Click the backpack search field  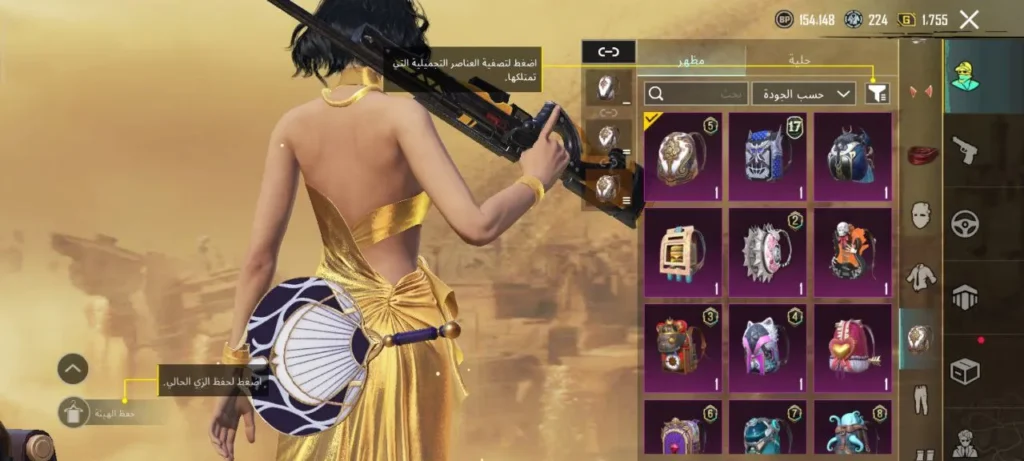point(696,94)
